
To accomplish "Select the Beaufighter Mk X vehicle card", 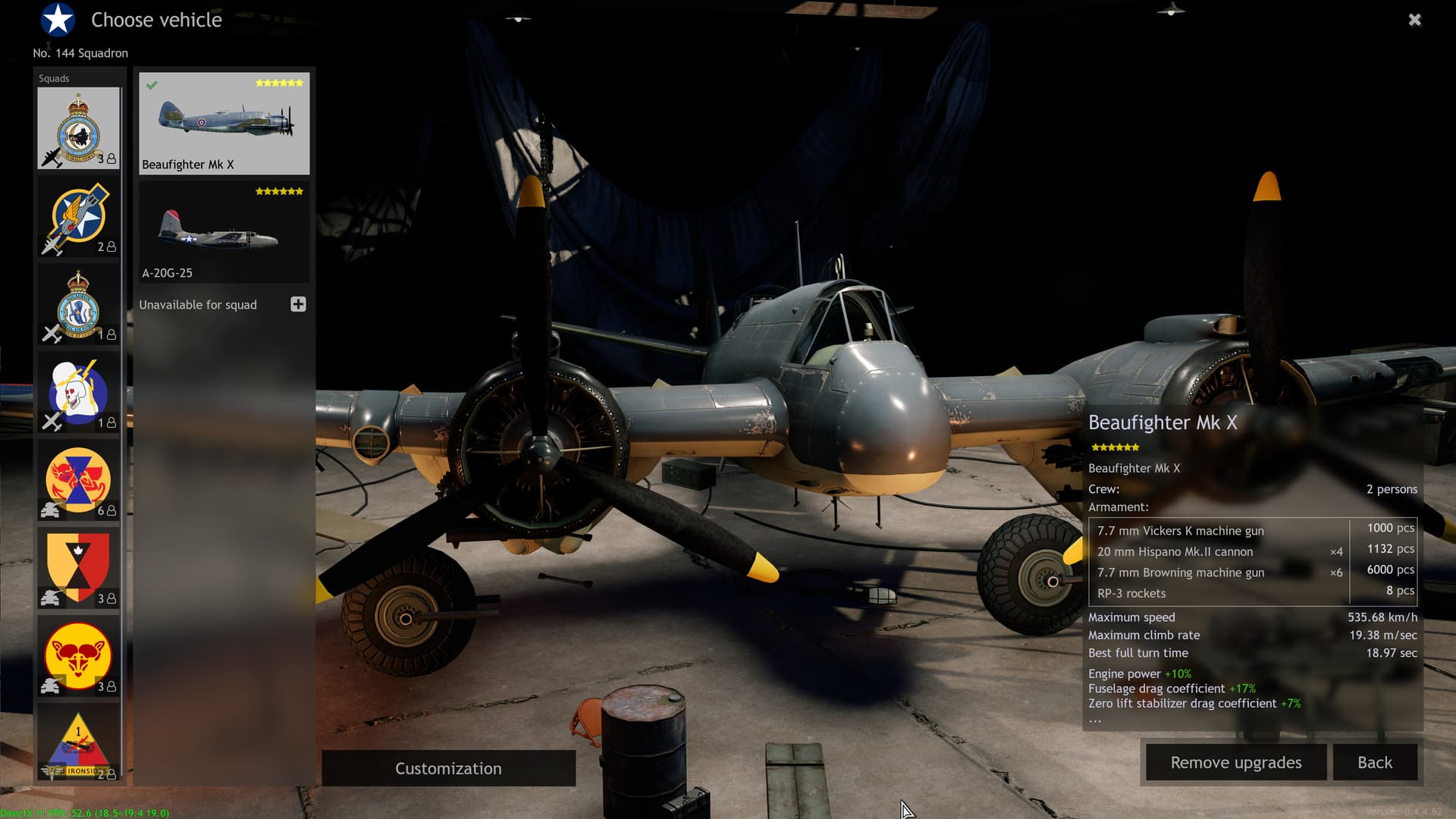I will [224, 124].
